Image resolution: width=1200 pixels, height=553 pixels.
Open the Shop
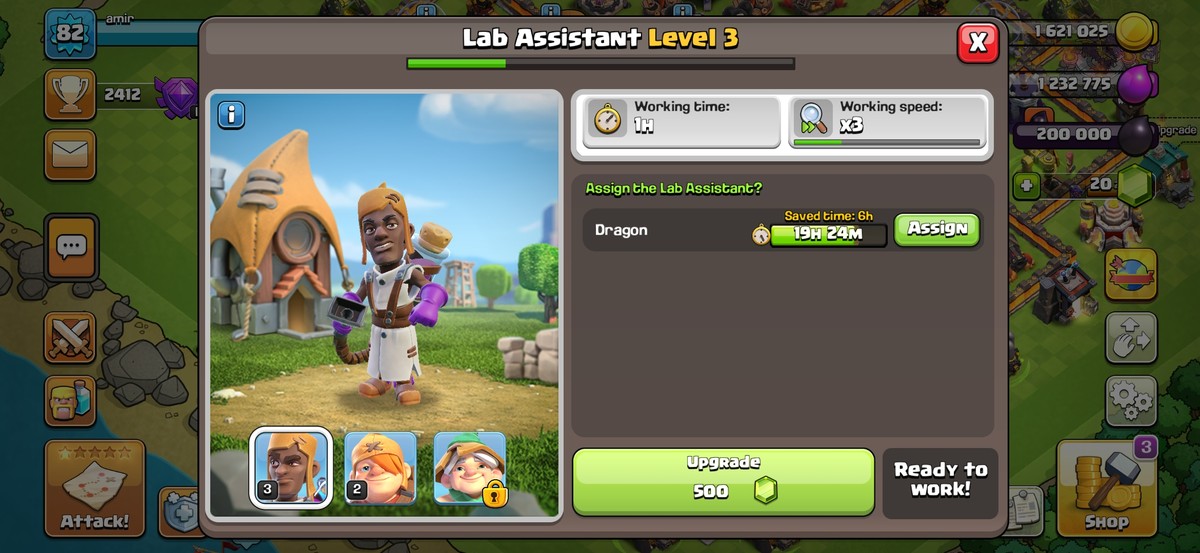(x=1106, y=488)
